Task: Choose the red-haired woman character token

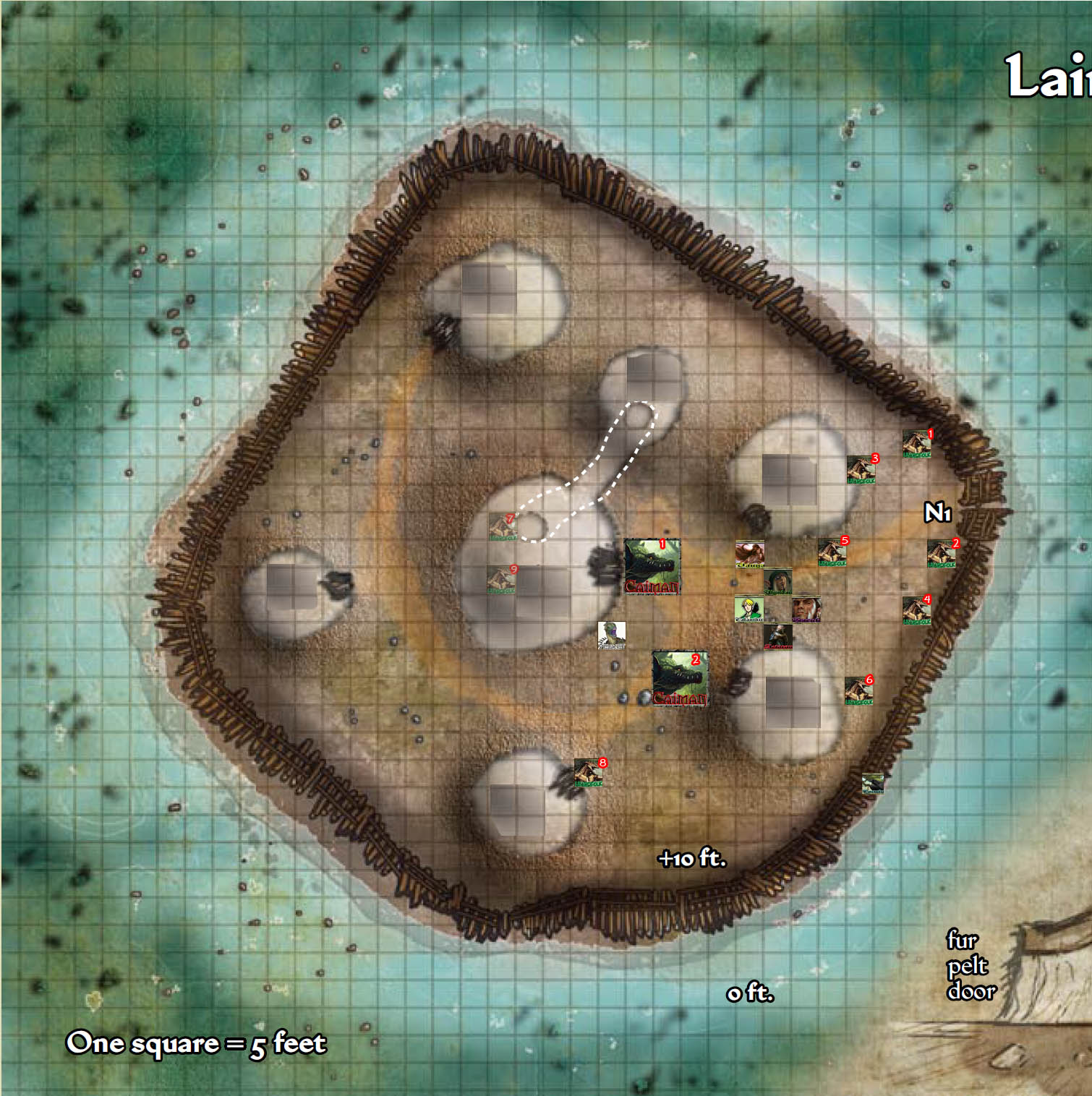Action: [749, 554]
